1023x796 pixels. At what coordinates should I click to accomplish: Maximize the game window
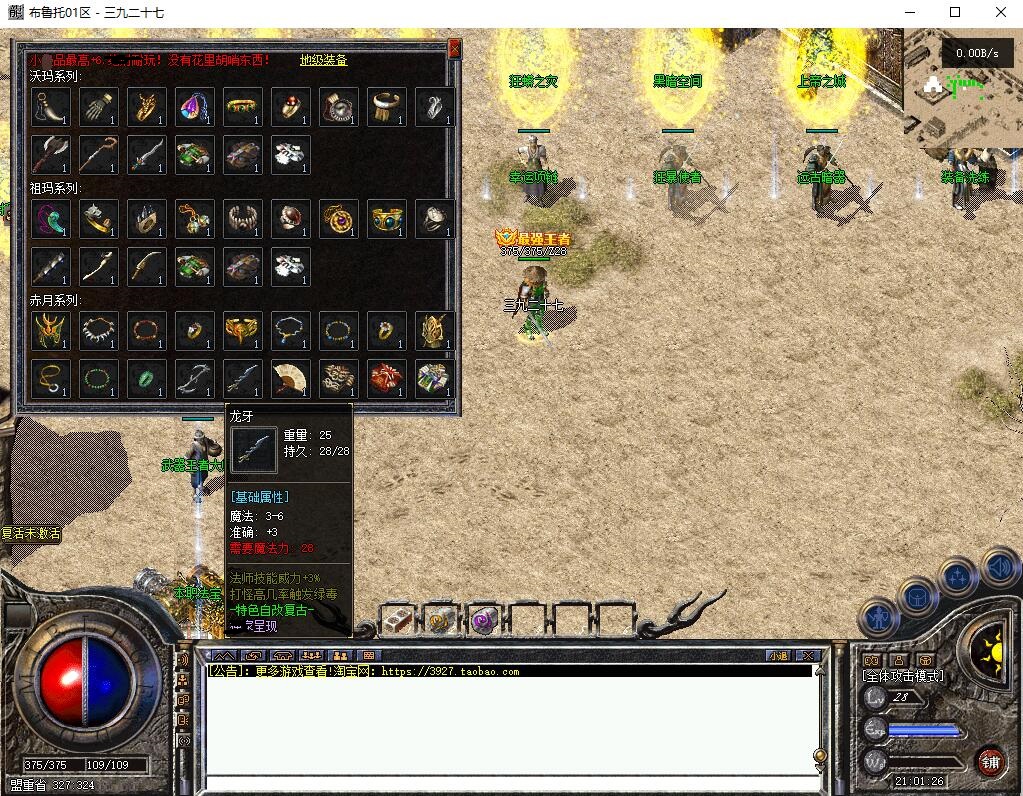point(955,12)
